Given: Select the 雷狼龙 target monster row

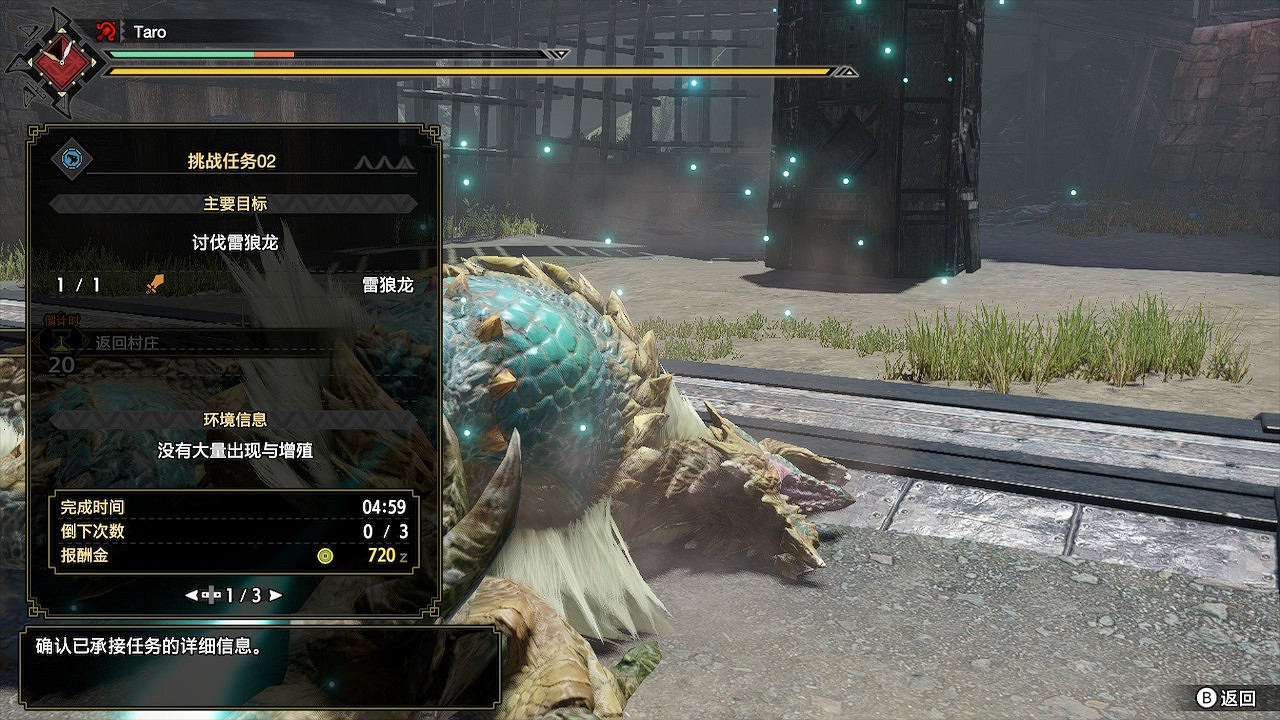Looking at the screenshot, I should (234, 285).
